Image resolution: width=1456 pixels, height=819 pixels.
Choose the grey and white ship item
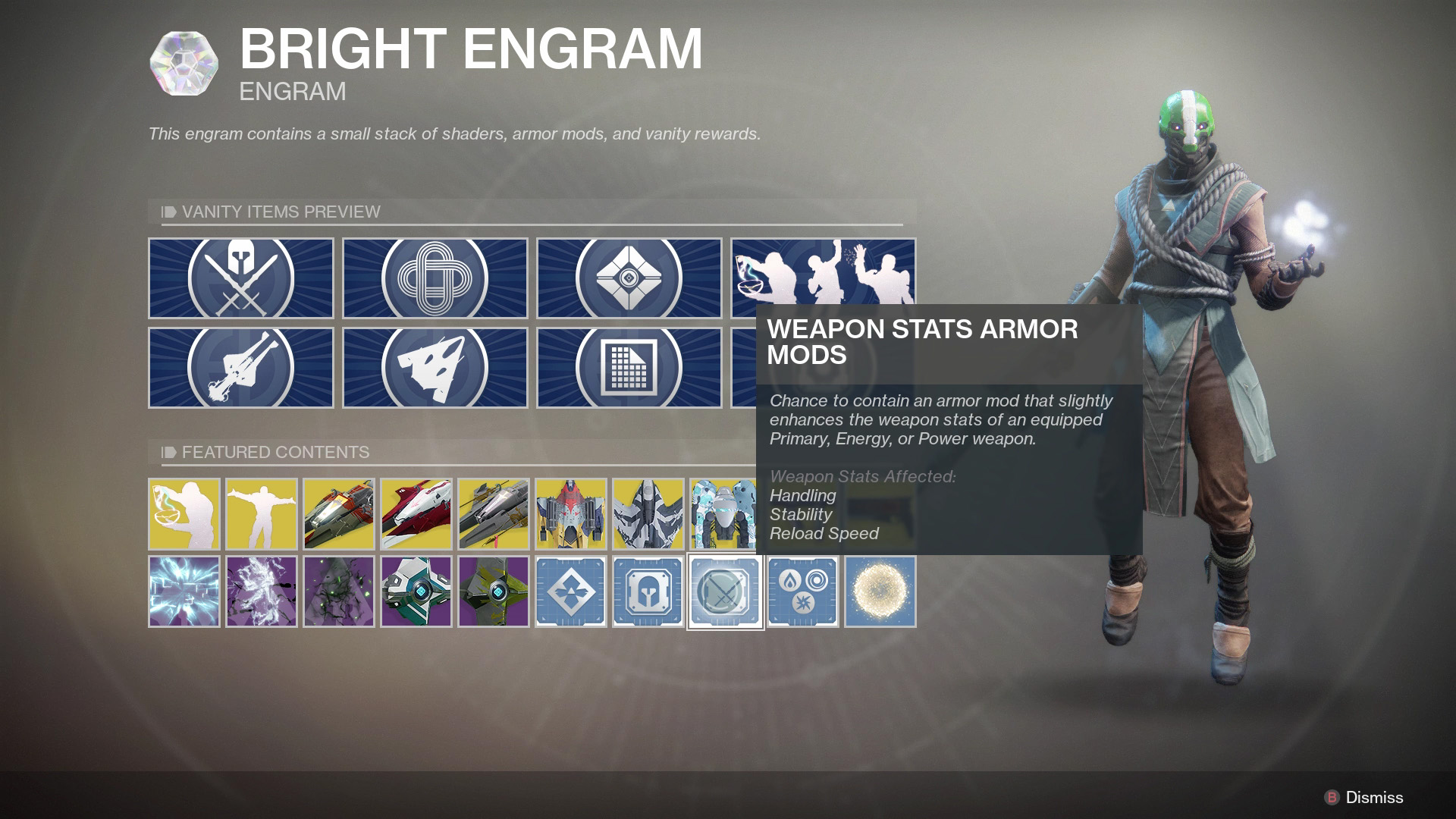[648, 513]
